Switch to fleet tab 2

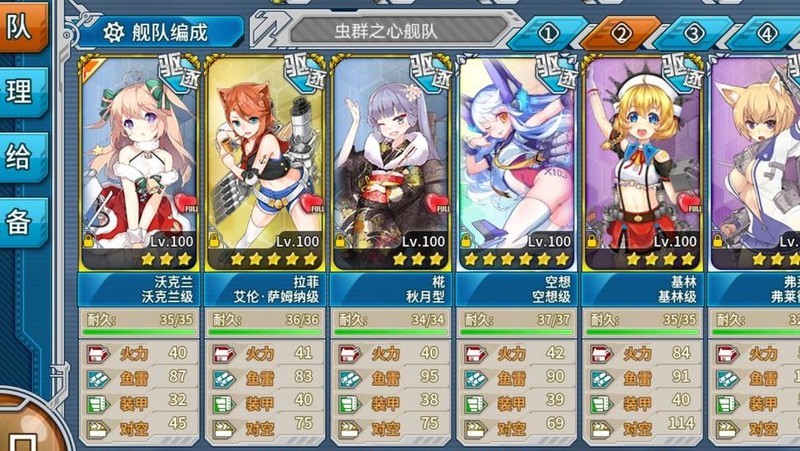point(621,33)
